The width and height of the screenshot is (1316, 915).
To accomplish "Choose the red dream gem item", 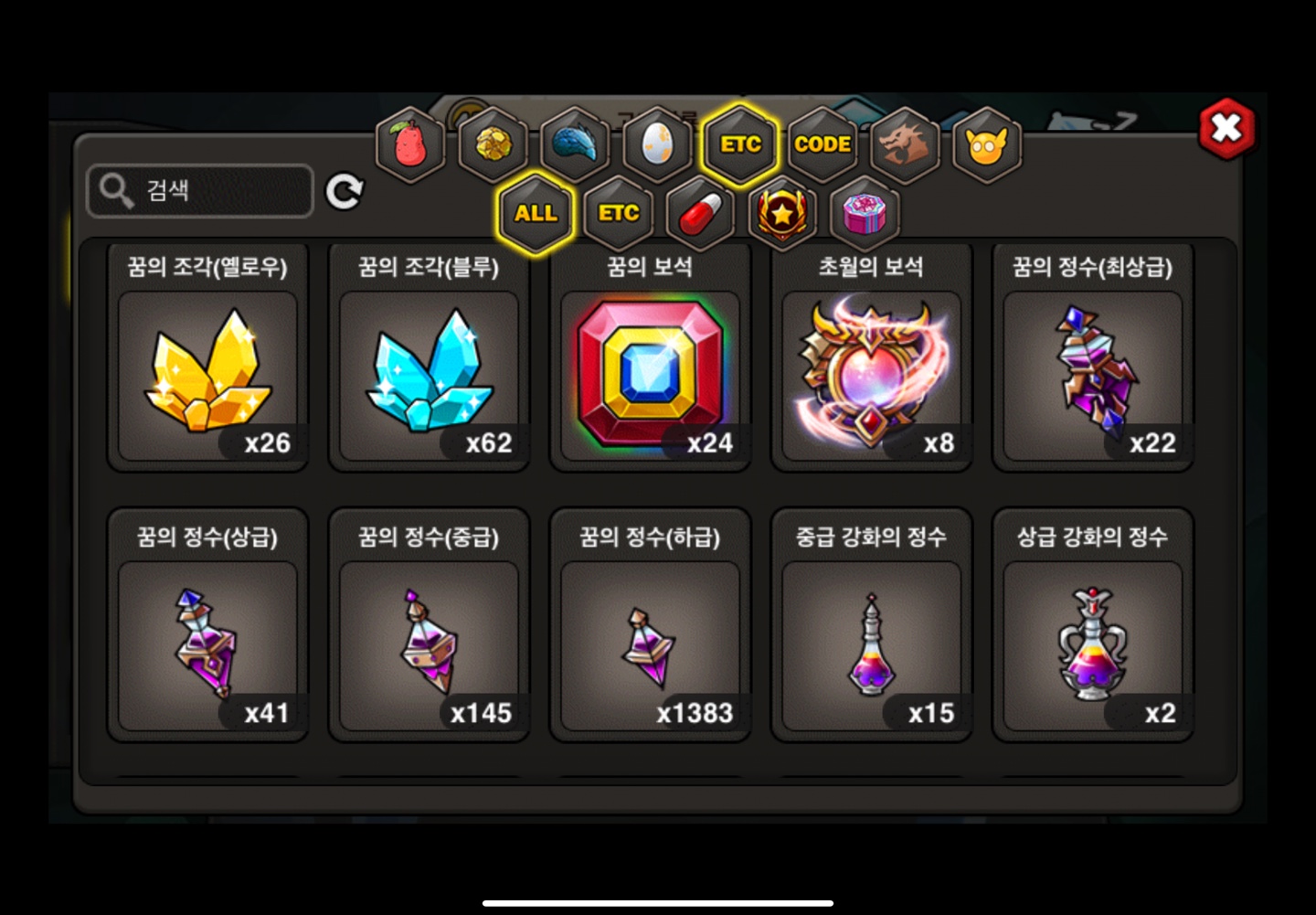I will pos(651,375).
